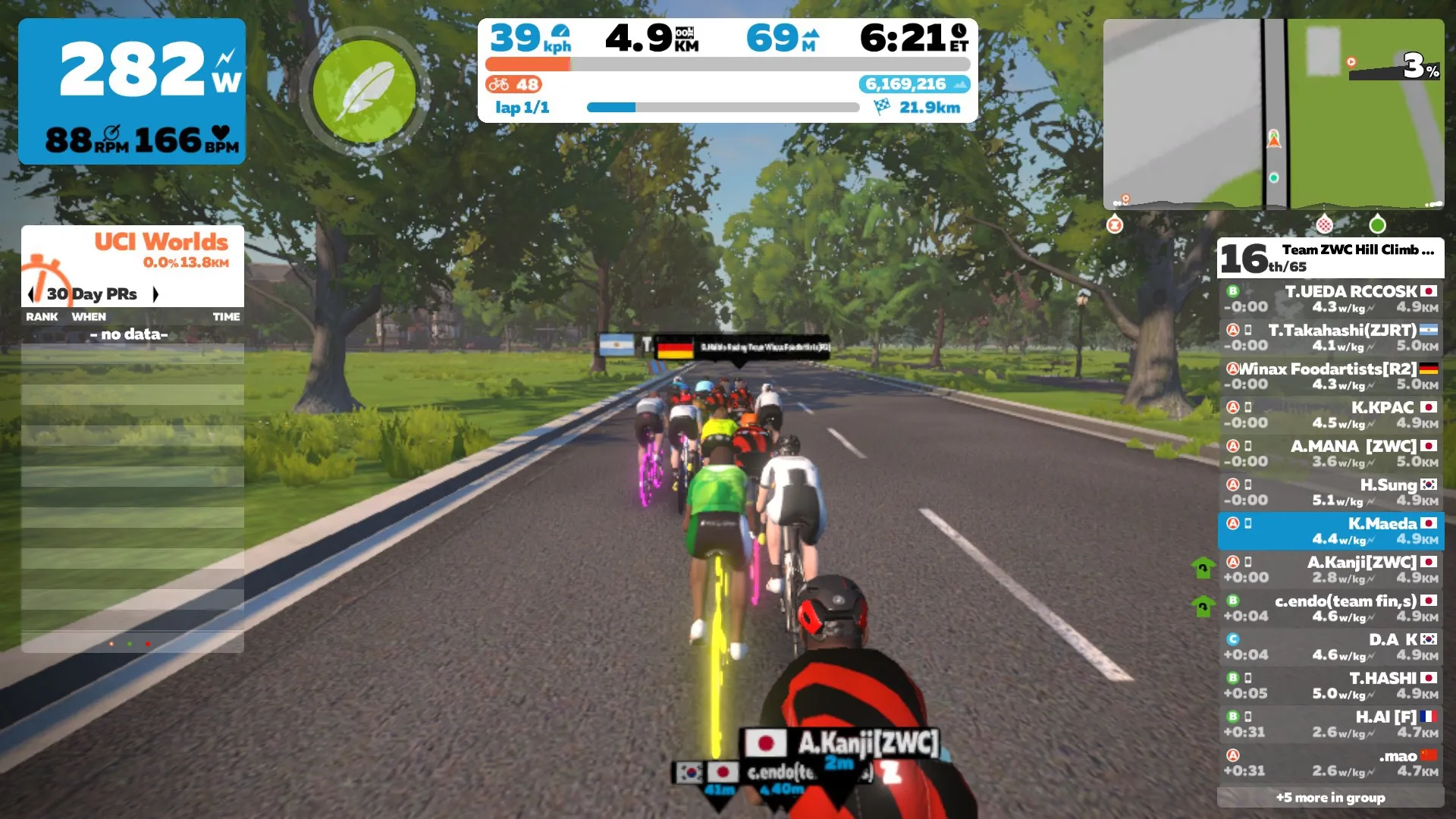The height and width of the screenshot is (819, 1456).
Task: Select rider D.A K entry
Action: tap(1331, 647)
